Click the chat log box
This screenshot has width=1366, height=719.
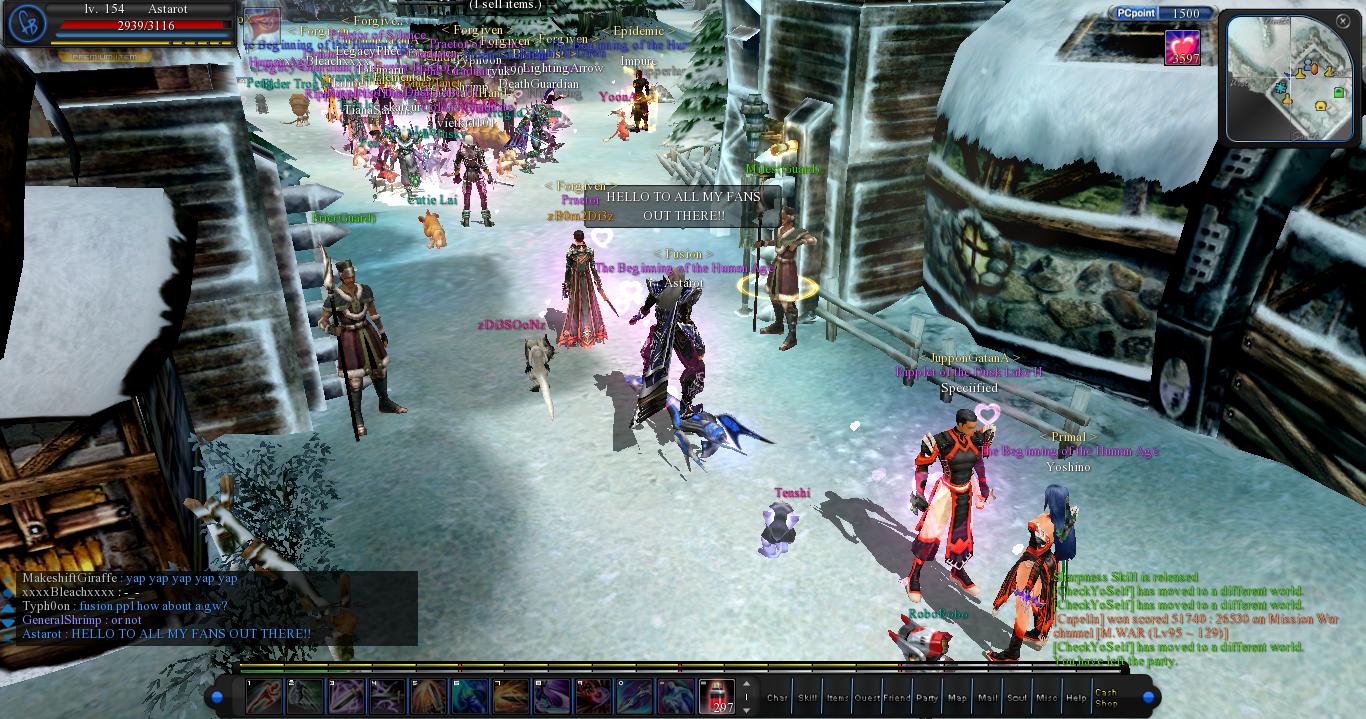(217, 607)
